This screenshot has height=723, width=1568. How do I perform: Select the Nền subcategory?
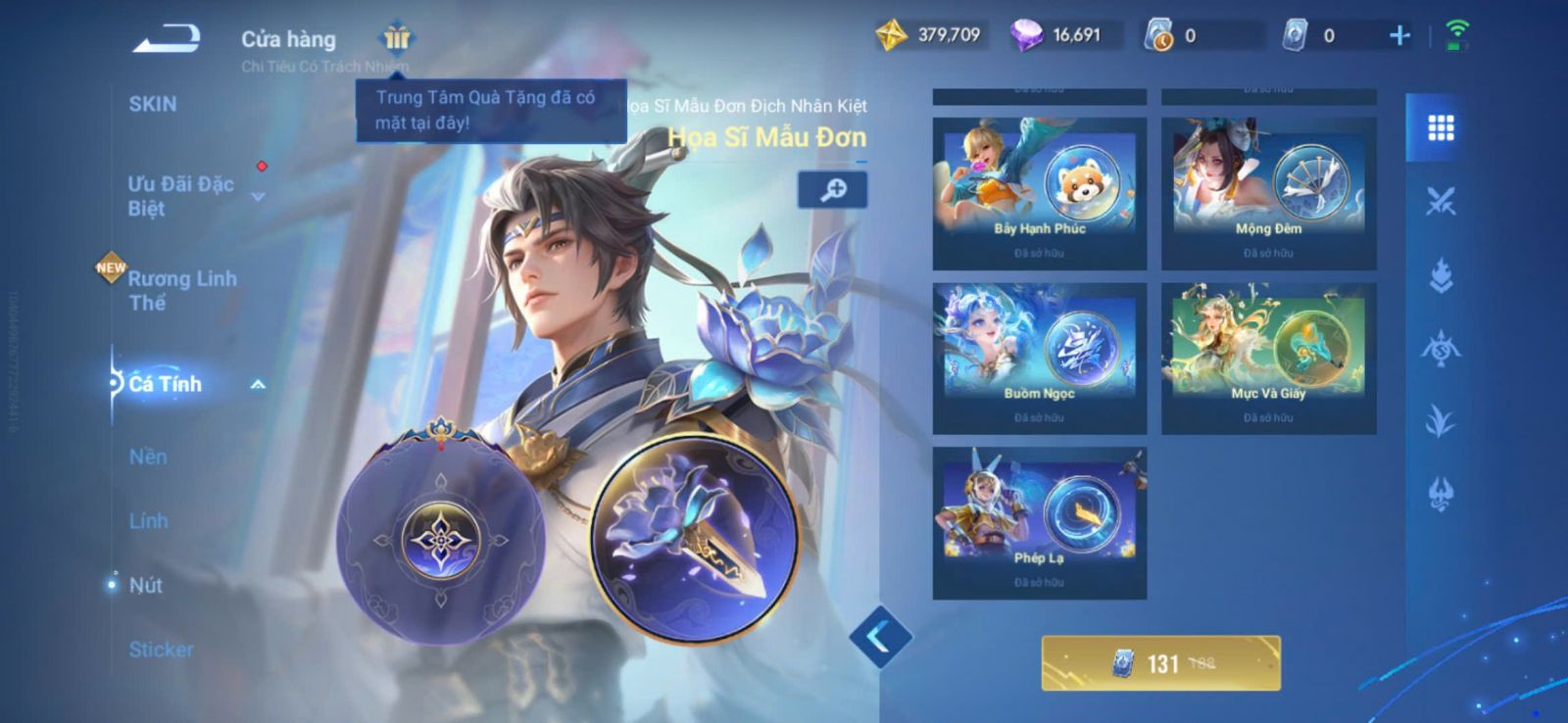(x=149, y=457)
